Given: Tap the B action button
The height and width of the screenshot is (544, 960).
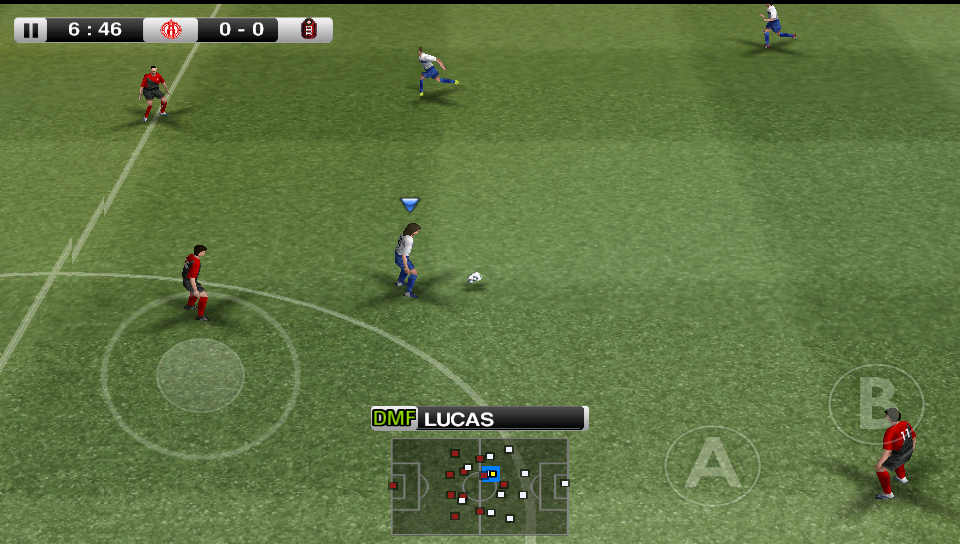Looking at the screenshot, I should tap(876, 405).
